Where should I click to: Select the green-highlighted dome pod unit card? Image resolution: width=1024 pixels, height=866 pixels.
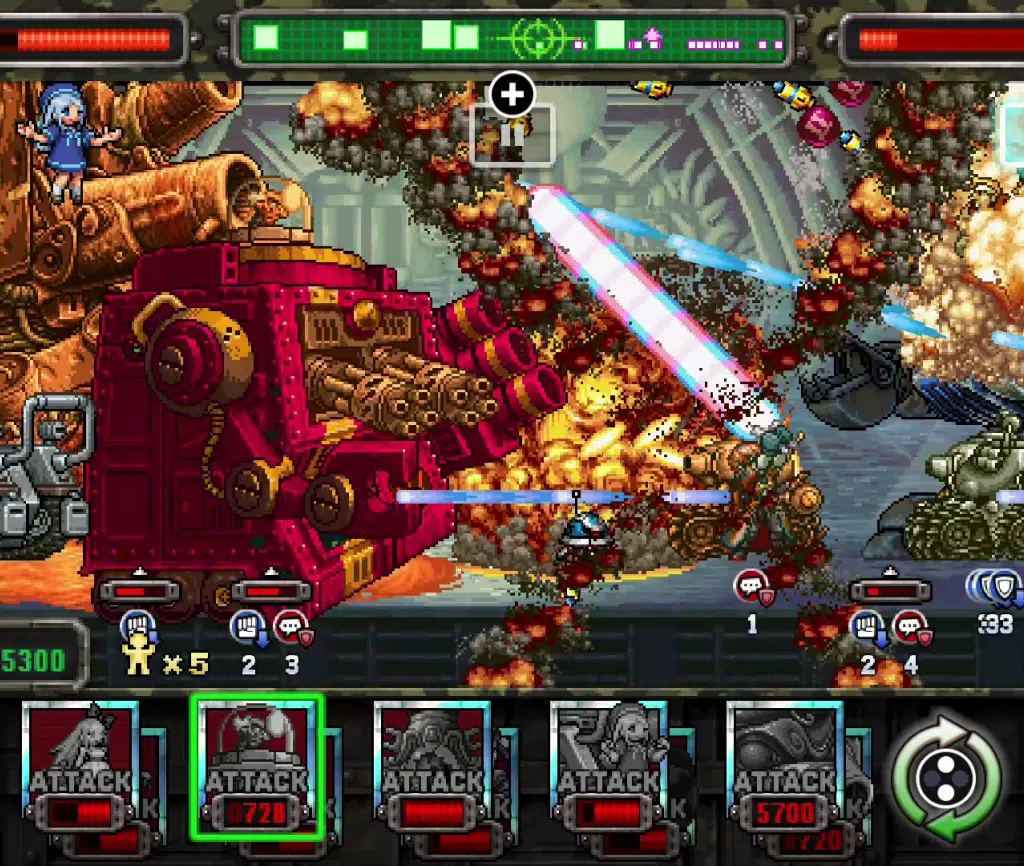(x=257, y=766)
